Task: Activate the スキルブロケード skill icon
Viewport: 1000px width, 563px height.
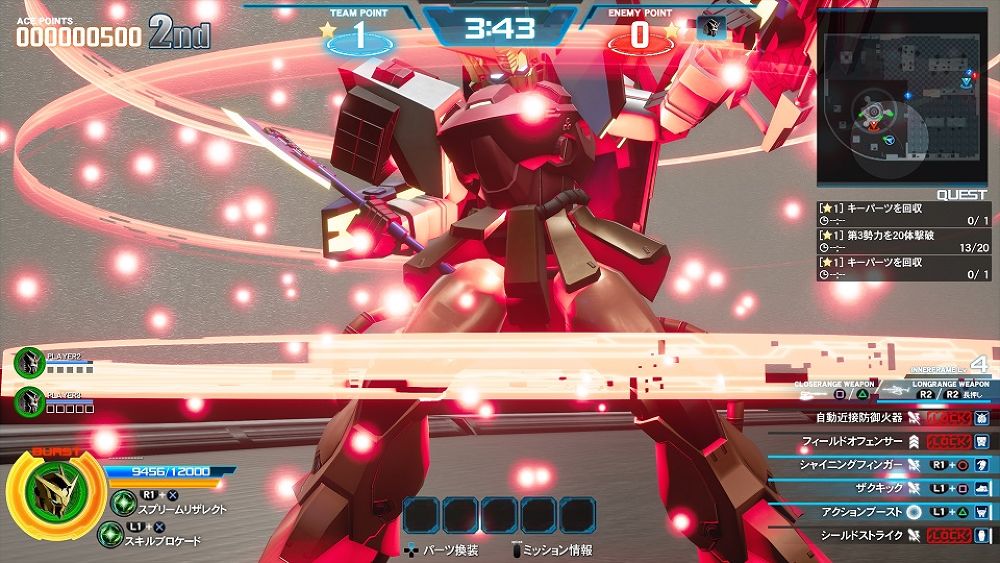Action: [111, 534]
